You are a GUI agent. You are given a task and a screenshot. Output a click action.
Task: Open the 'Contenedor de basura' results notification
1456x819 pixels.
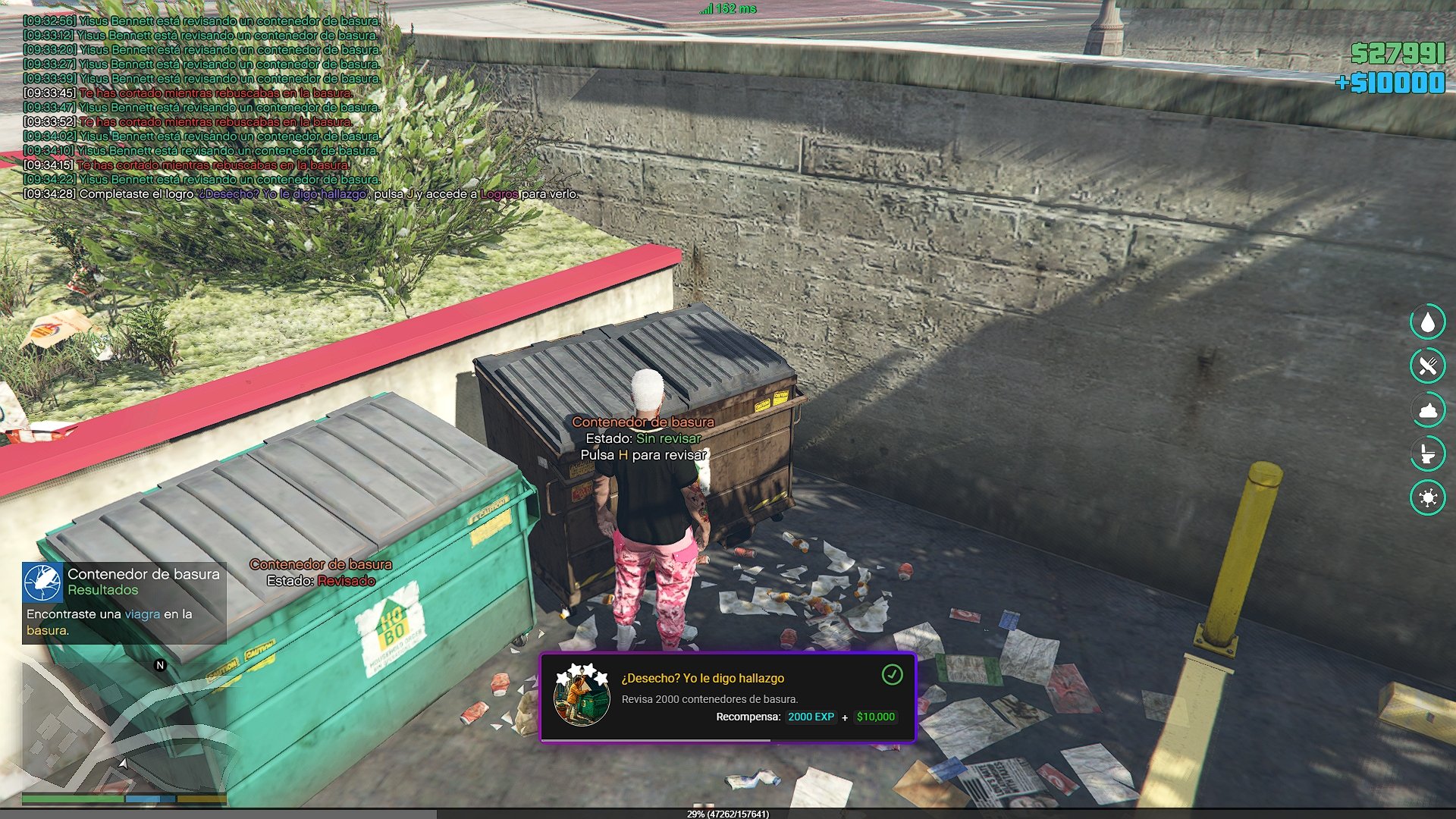[124, 603]
